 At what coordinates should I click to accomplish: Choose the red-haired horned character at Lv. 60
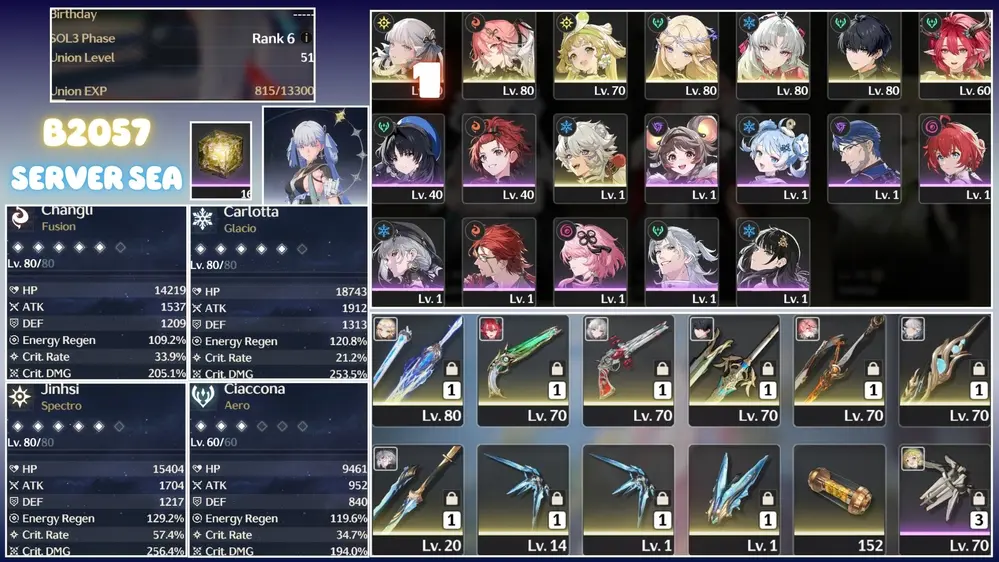955,55
